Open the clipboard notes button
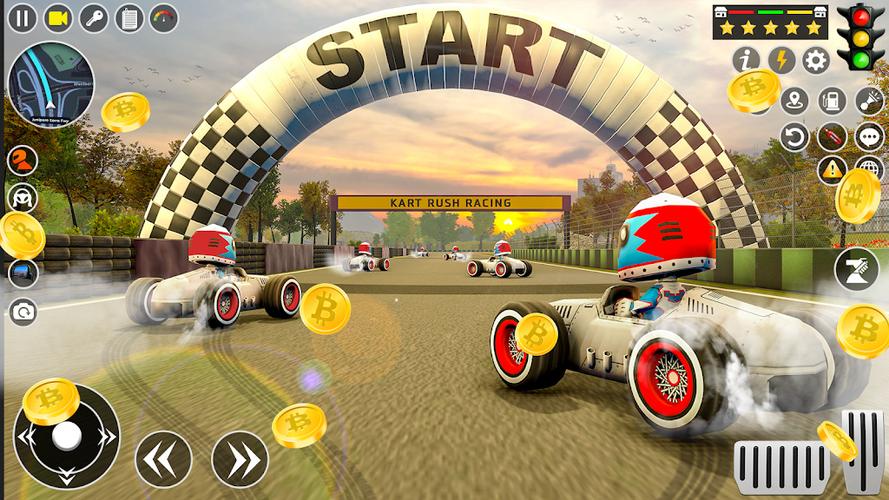Screen dimensions: 889x500 click(129, 17)
